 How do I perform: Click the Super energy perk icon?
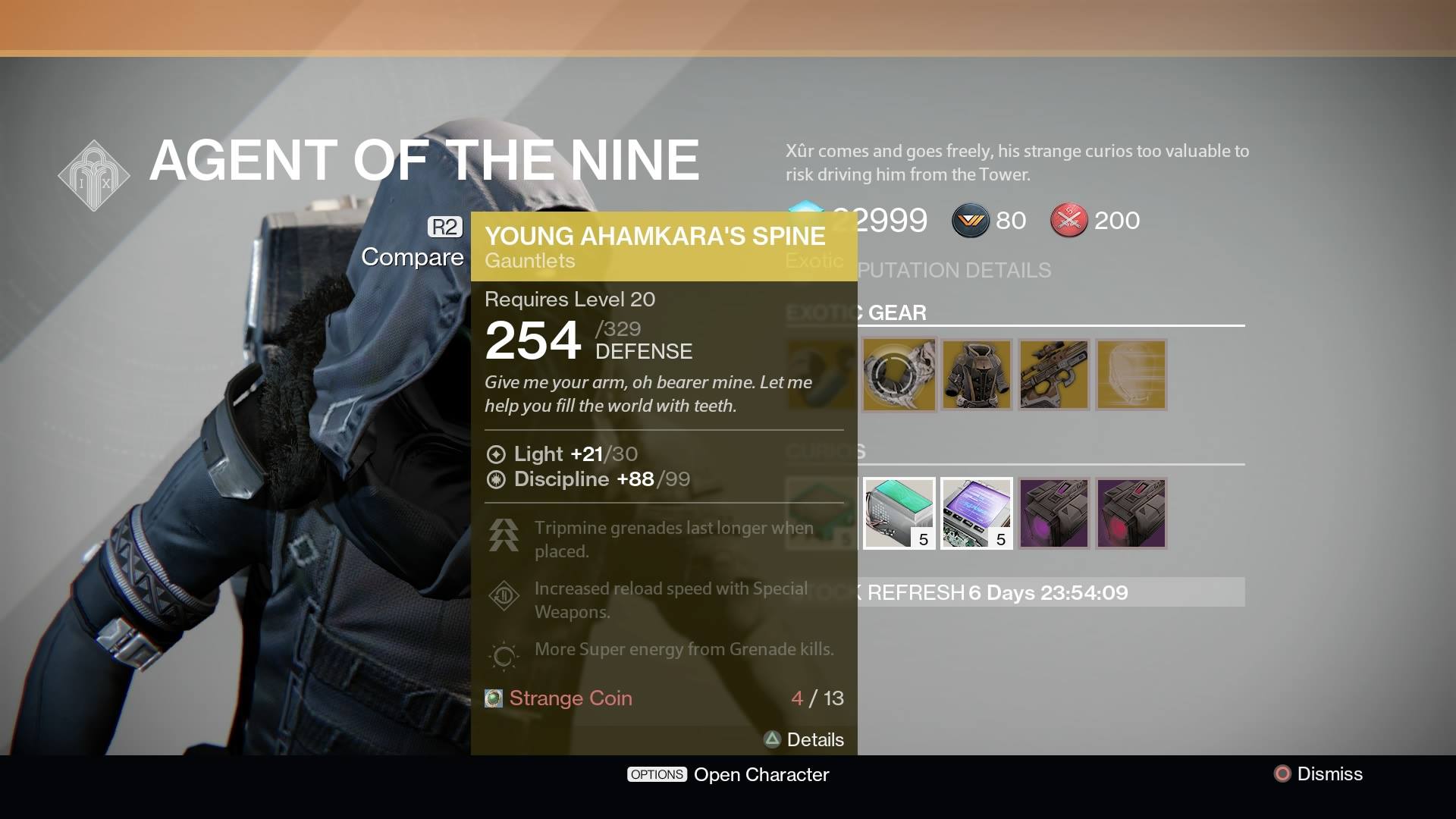point(503,656)
